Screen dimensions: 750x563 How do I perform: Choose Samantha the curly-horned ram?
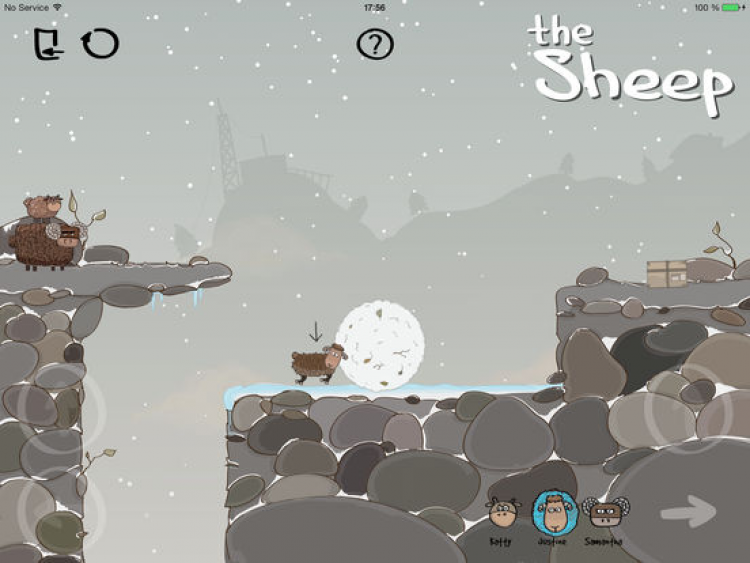tap(602, 514)
